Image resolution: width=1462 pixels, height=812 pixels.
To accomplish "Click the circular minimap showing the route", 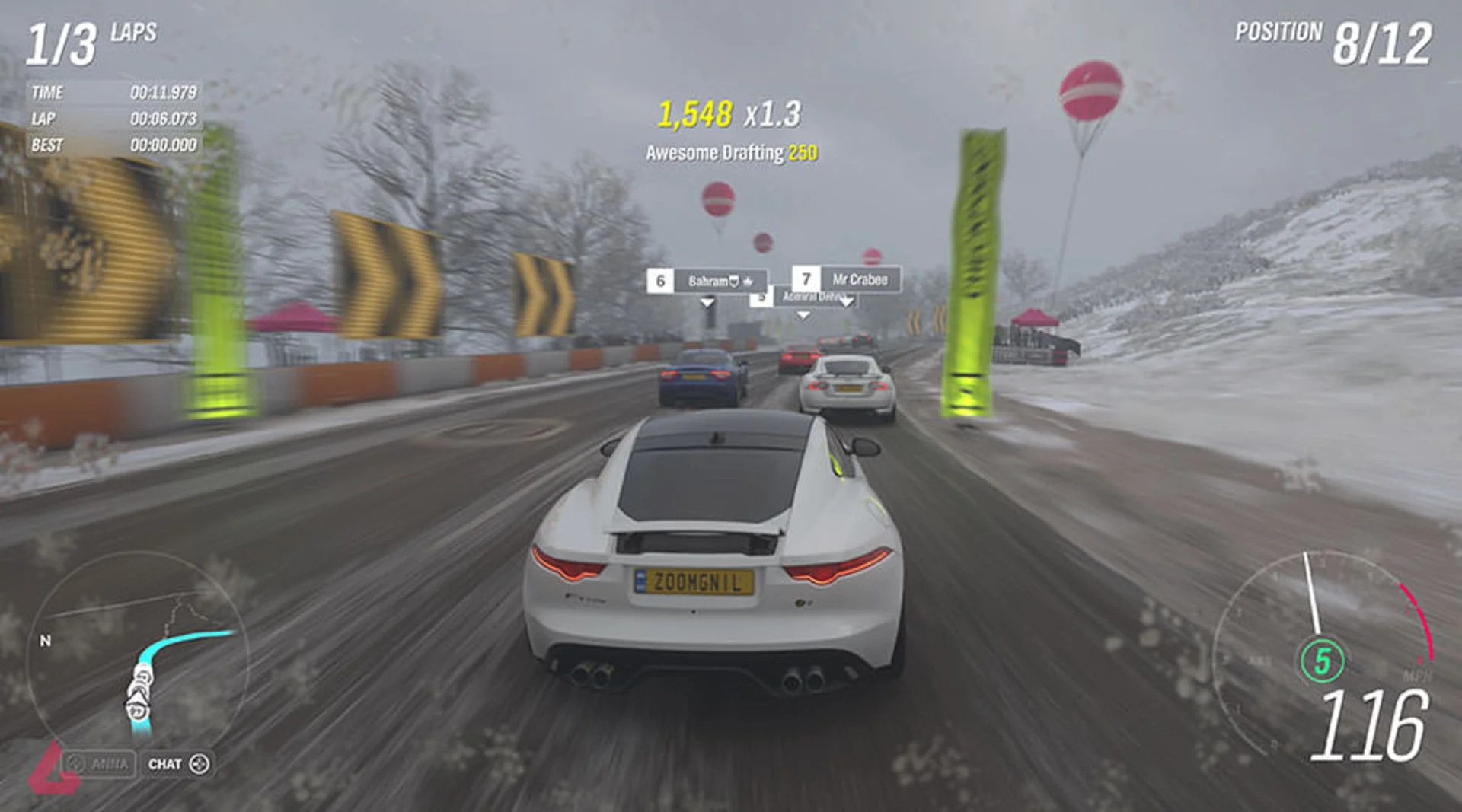I will (138, 654).
